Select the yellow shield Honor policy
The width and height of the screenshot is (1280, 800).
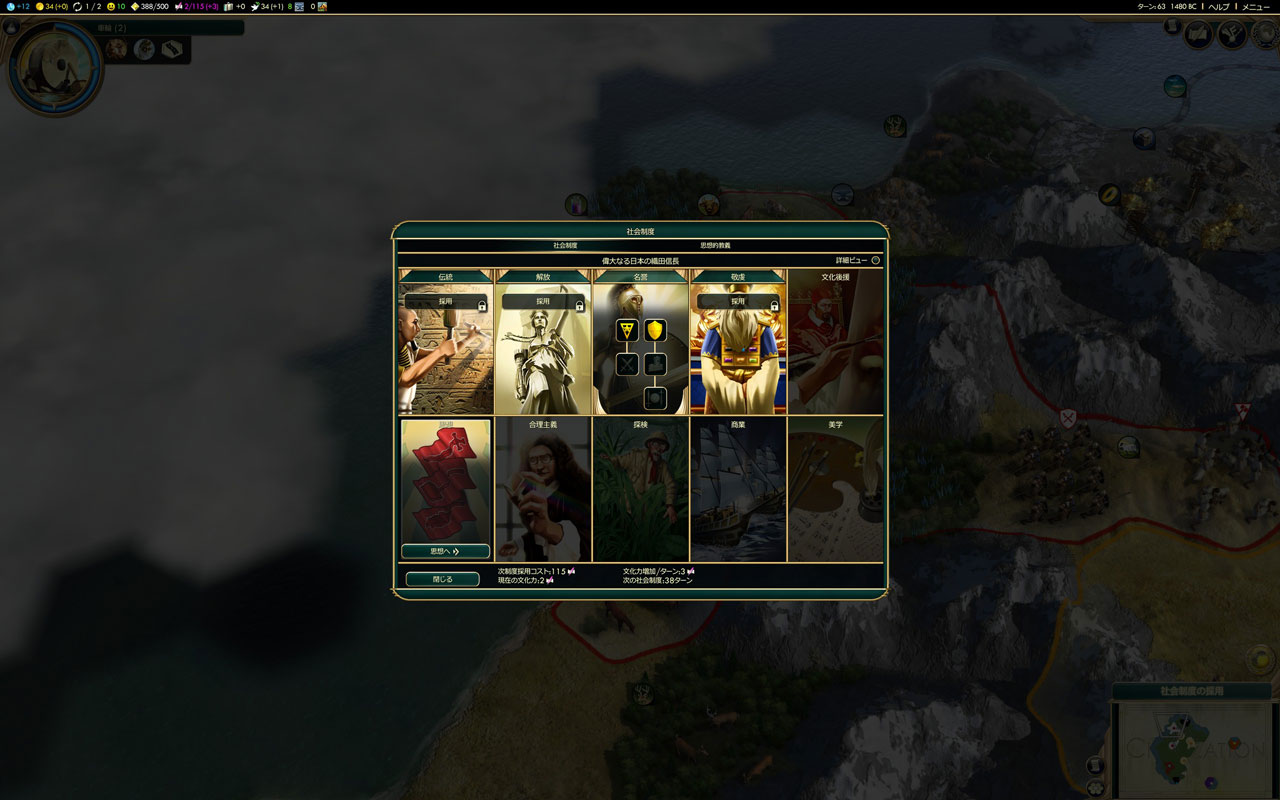655,330
